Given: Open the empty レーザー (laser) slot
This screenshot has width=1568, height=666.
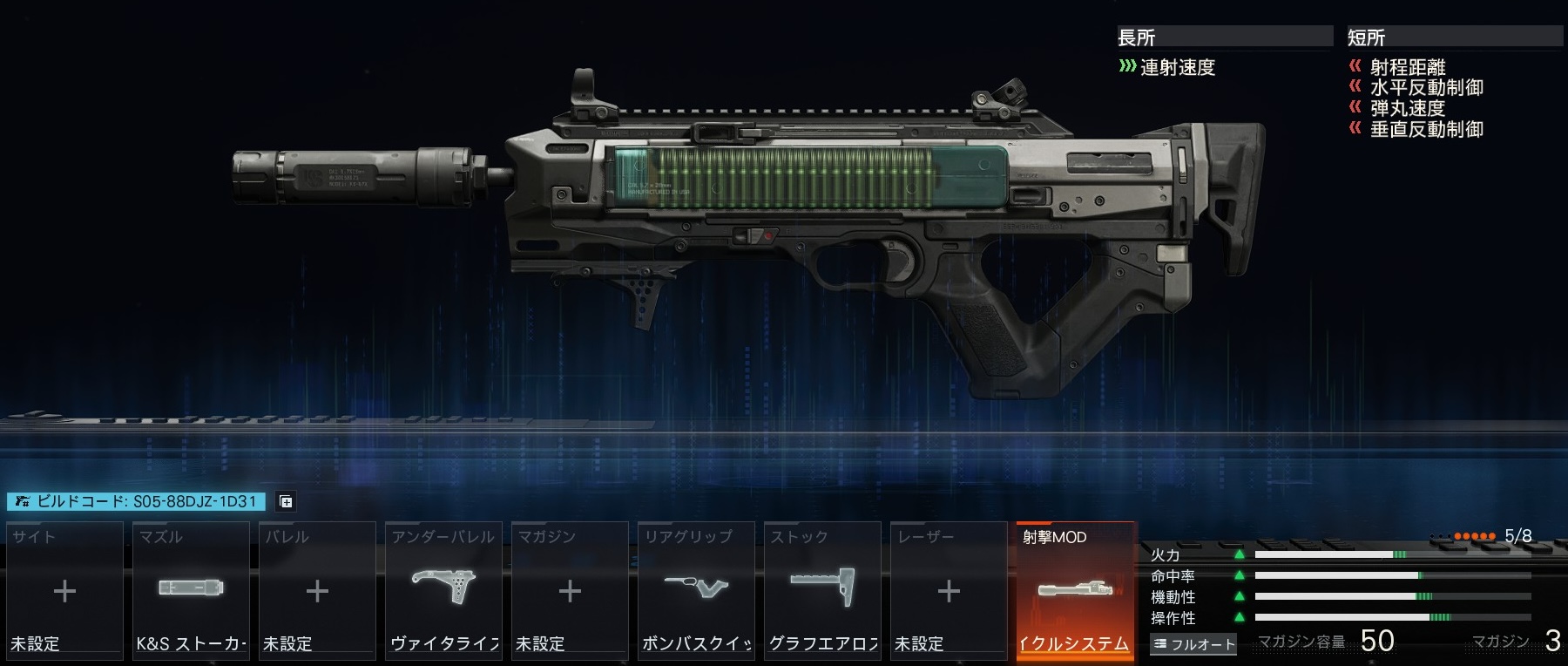Looking at the screenshot, I should [949, 590].
